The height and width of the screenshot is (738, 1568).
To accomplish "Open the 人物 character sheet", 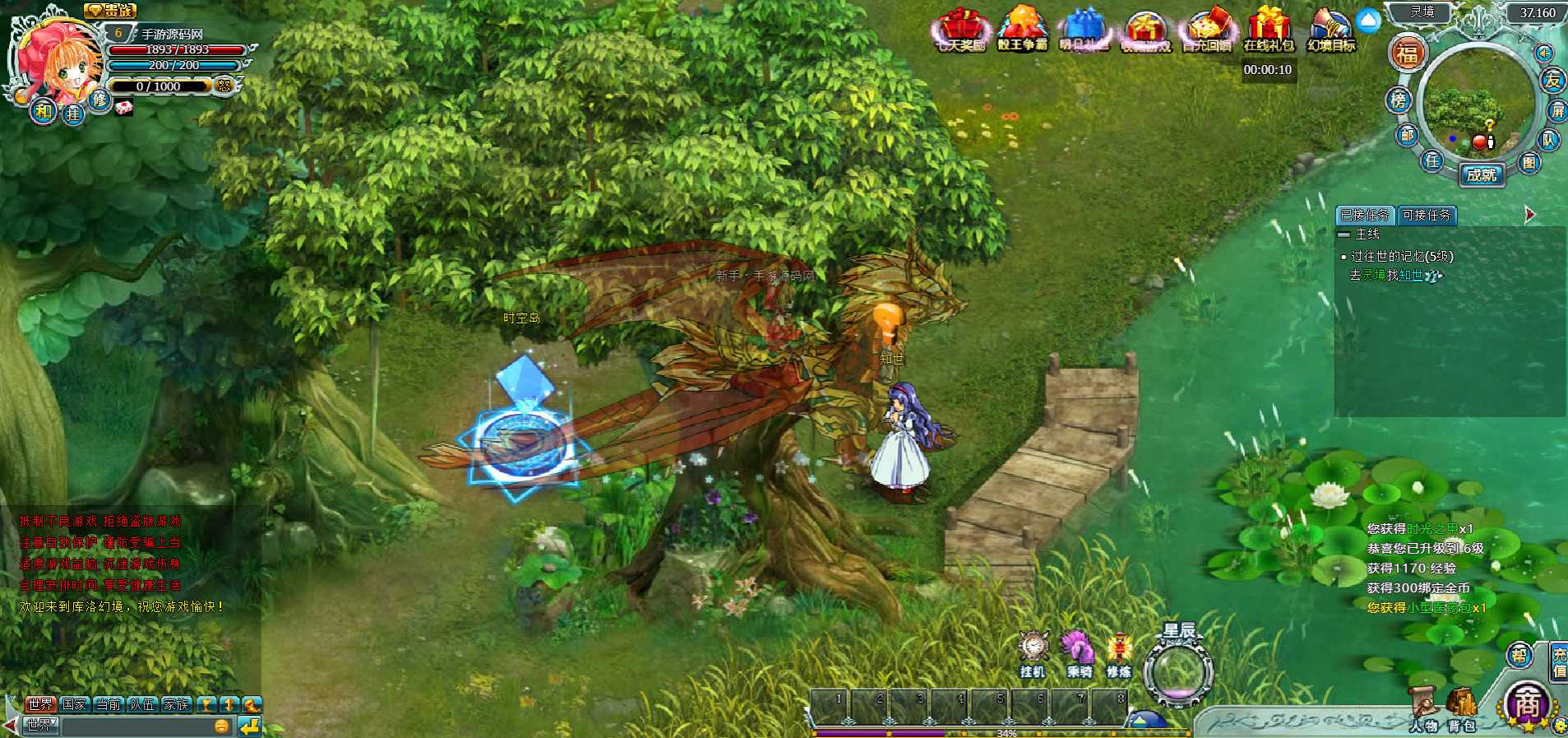I will coord(1424,708).
